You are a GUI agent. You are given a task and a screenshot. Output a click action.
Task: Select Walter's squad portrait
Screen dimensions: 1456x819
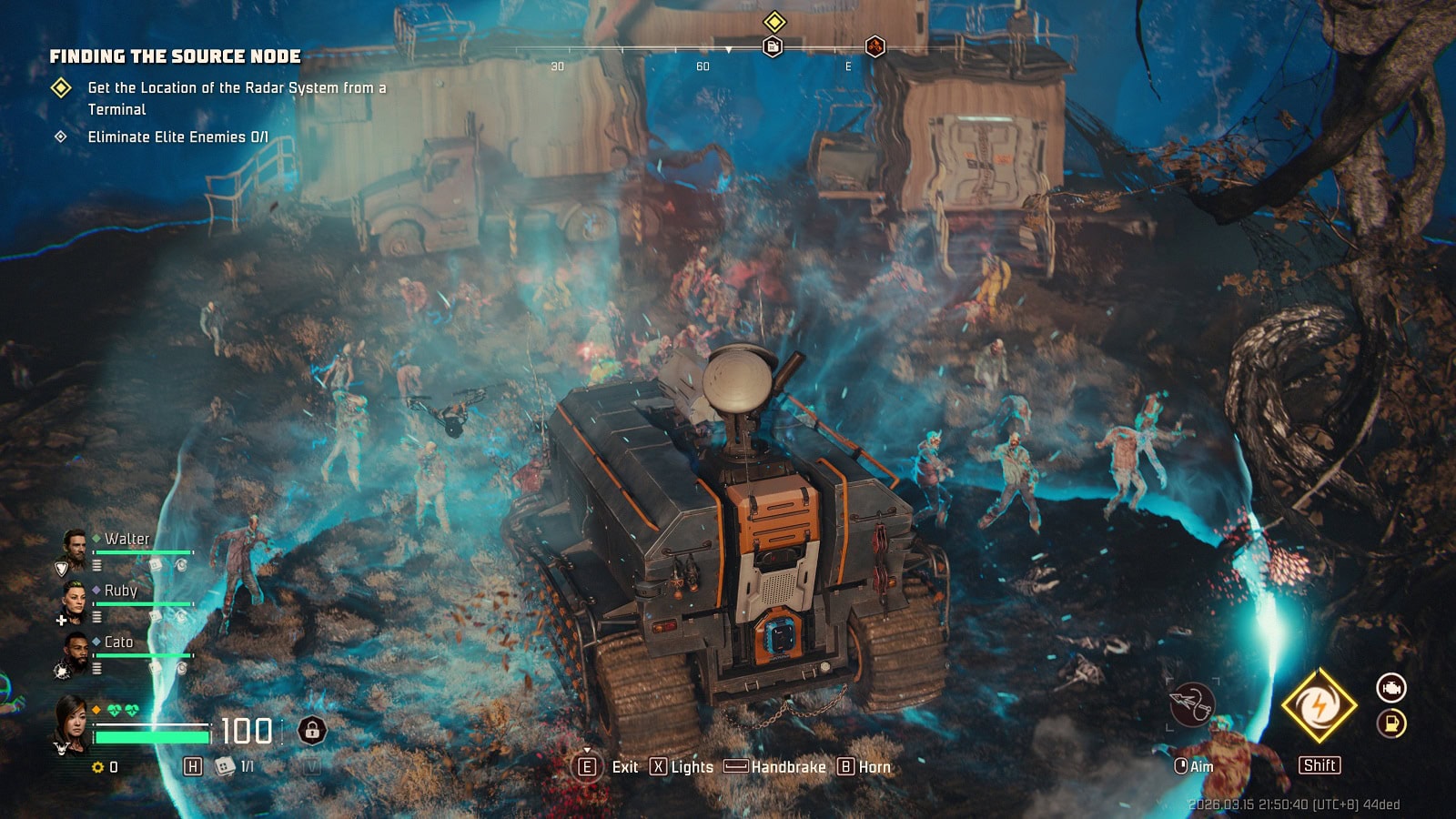click(x=74, y=545)
